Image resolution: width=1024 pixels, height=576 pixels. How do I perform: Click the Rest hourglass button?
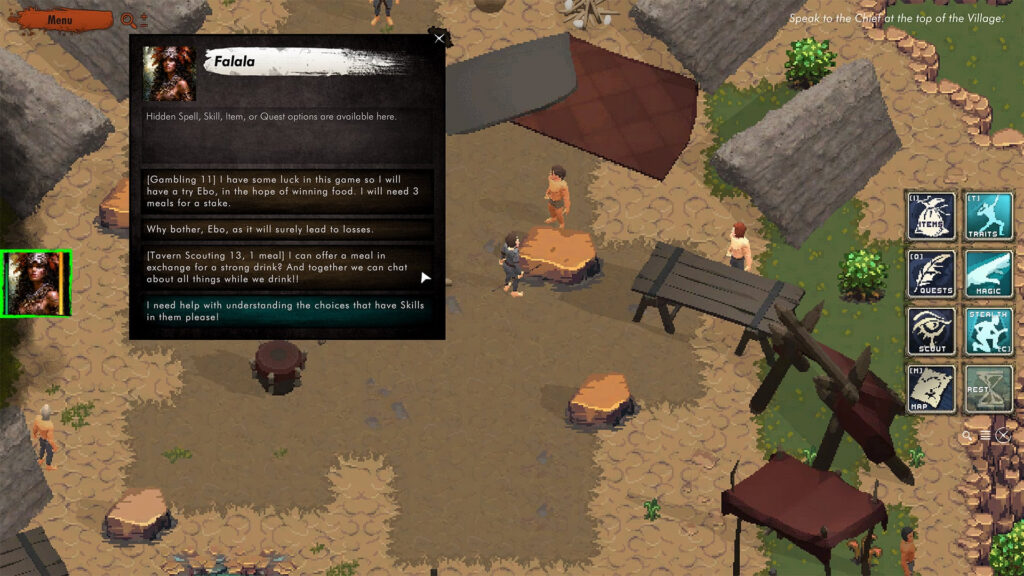coord(988,389)
